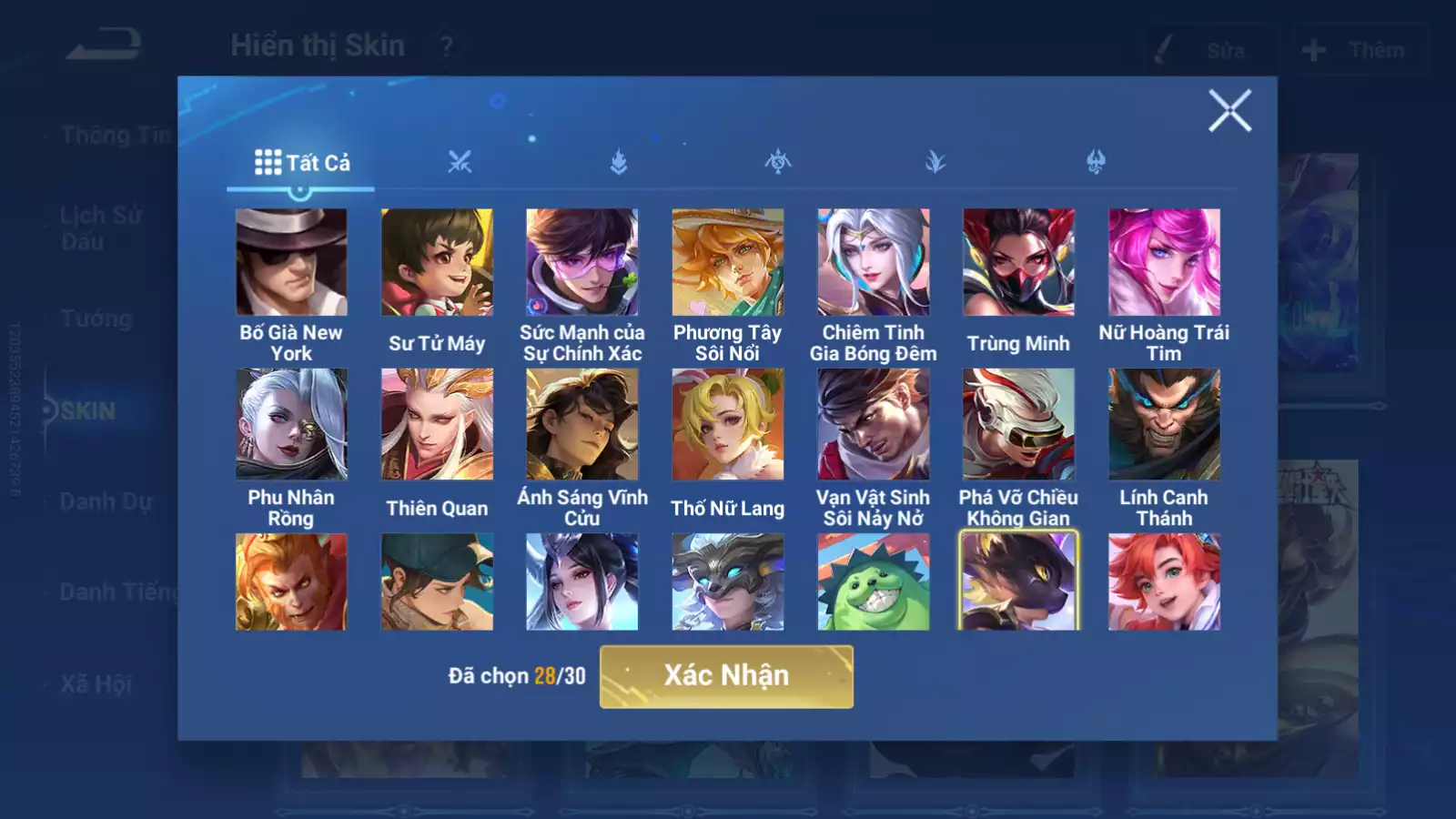Choose Vạn Vật Sinh Sôi Nảy Nở skin
Viewport: 1456px width, 819px height.
(x=874, y=424)
